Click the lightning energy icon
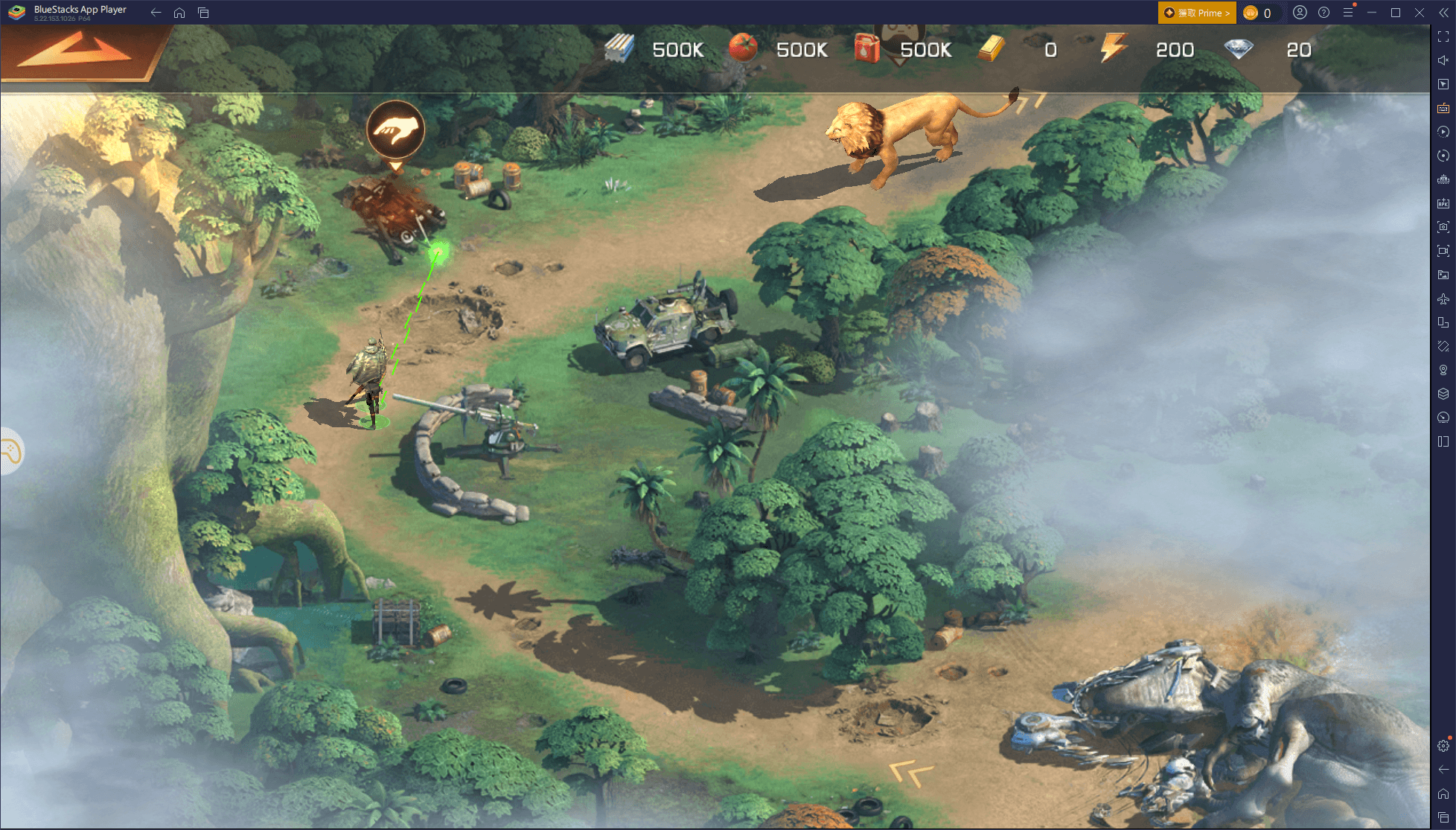Image resolution: width=1456 pixels, height=830 pixels. click(x=1114, y=49)
